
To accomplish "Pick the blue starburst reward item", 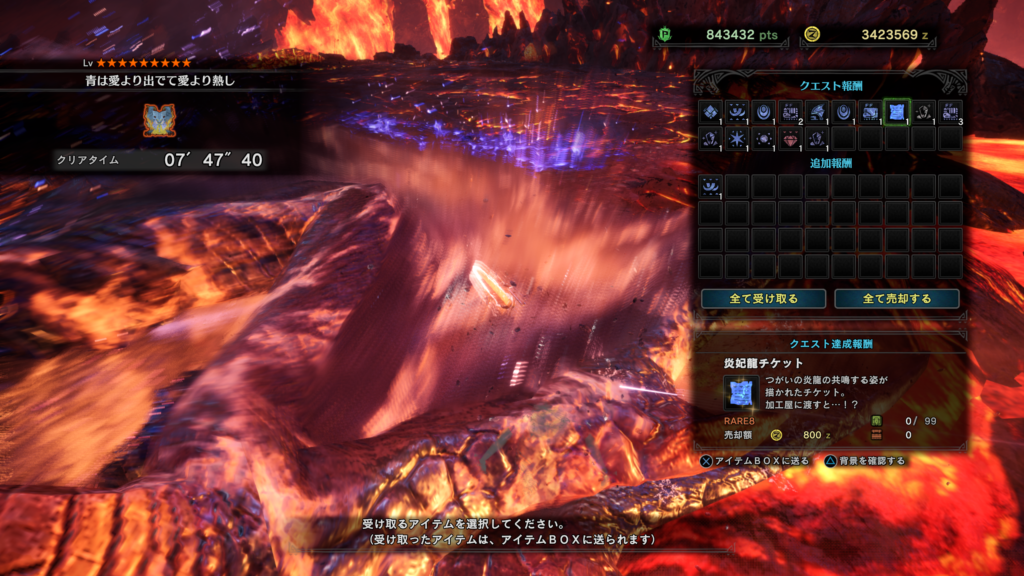I will [x=737, y=138].
